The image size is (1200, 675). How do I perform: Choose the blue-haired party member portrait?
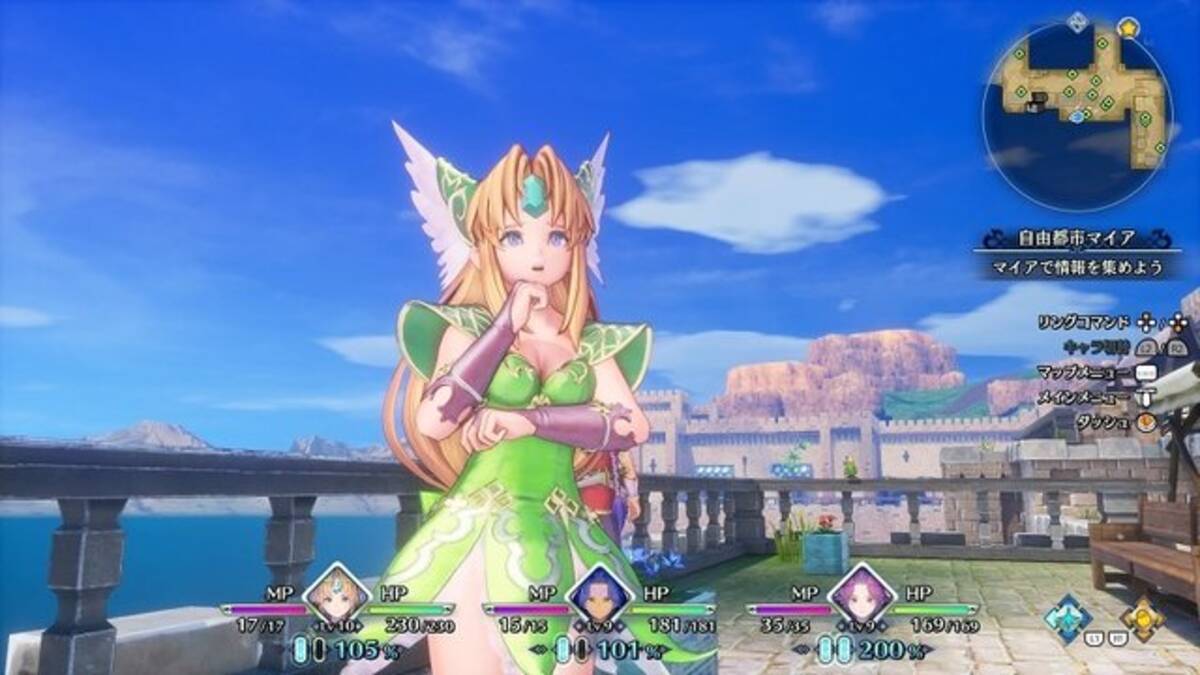tap(597, 595)
